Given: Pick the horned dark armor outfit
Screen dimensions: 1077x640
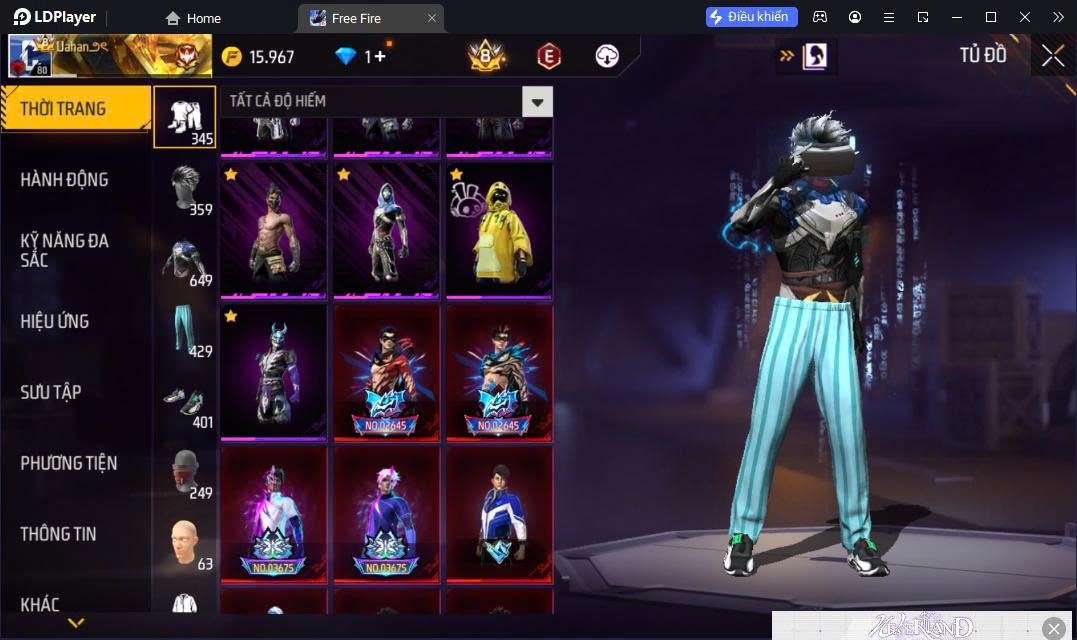Looking at the screenshot, I should click(x=273, y=372).
